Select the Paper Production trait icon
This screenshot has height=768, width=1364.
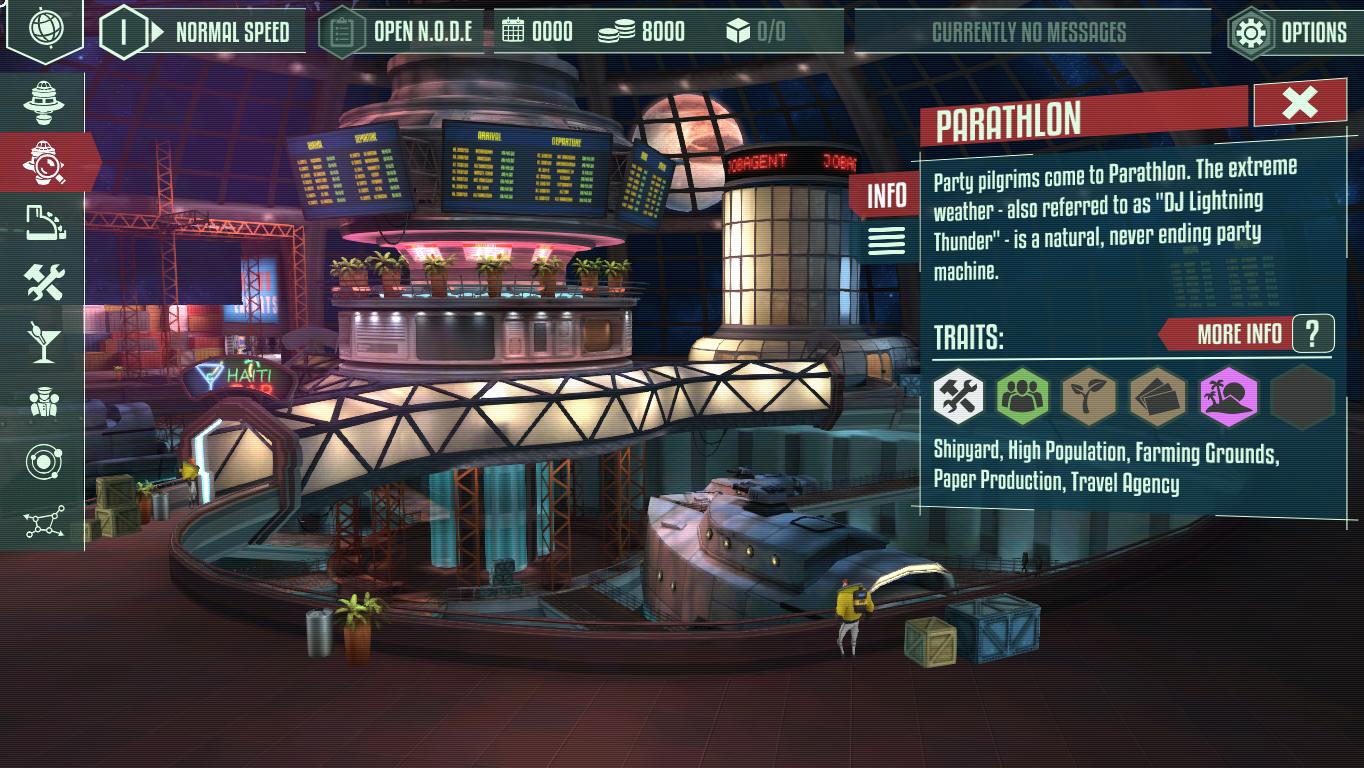click(1157, 396)
